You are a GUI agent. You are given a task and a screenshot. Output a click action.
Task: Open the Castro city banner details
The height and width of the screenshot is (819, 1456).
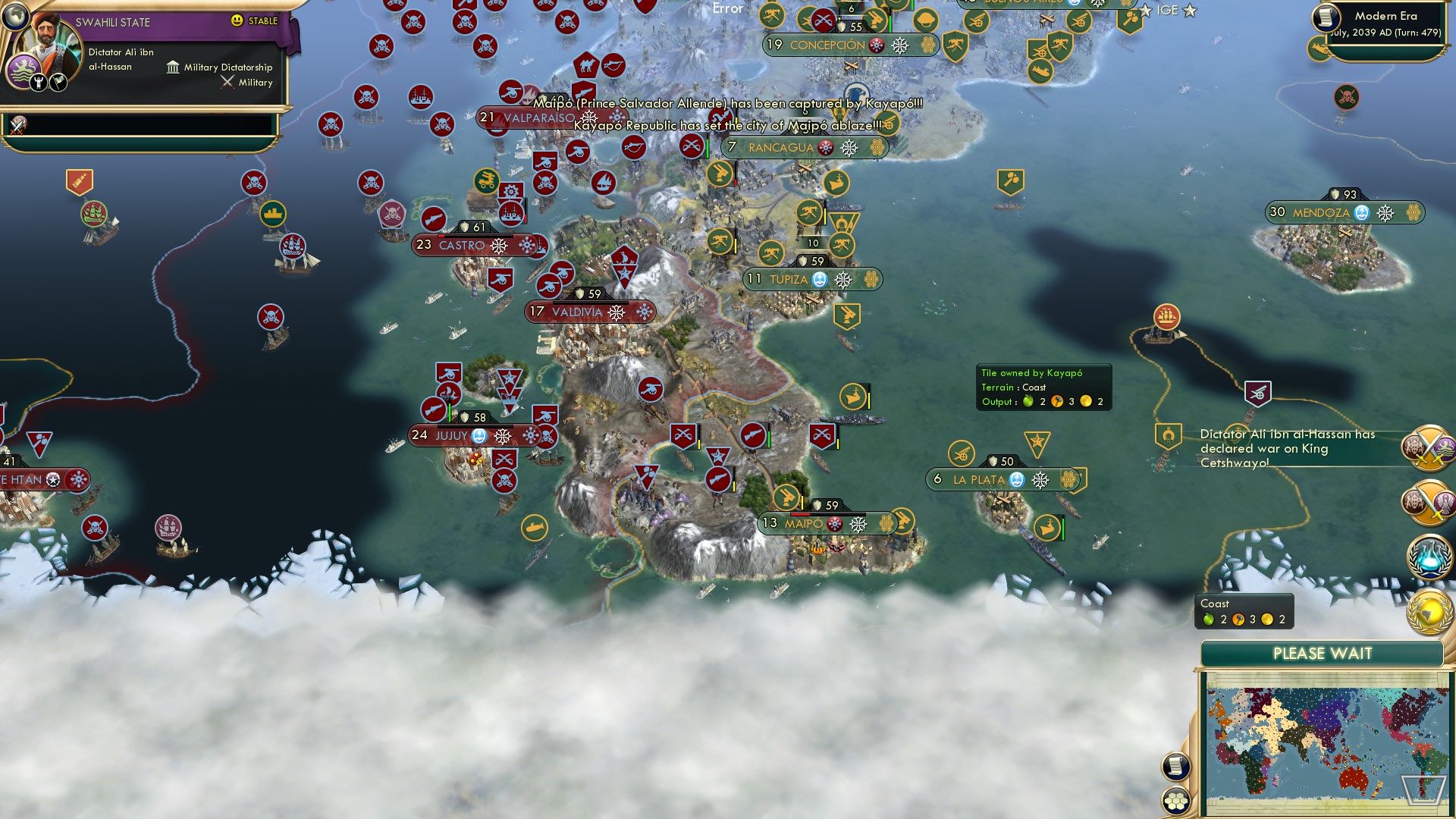point(463,246)
